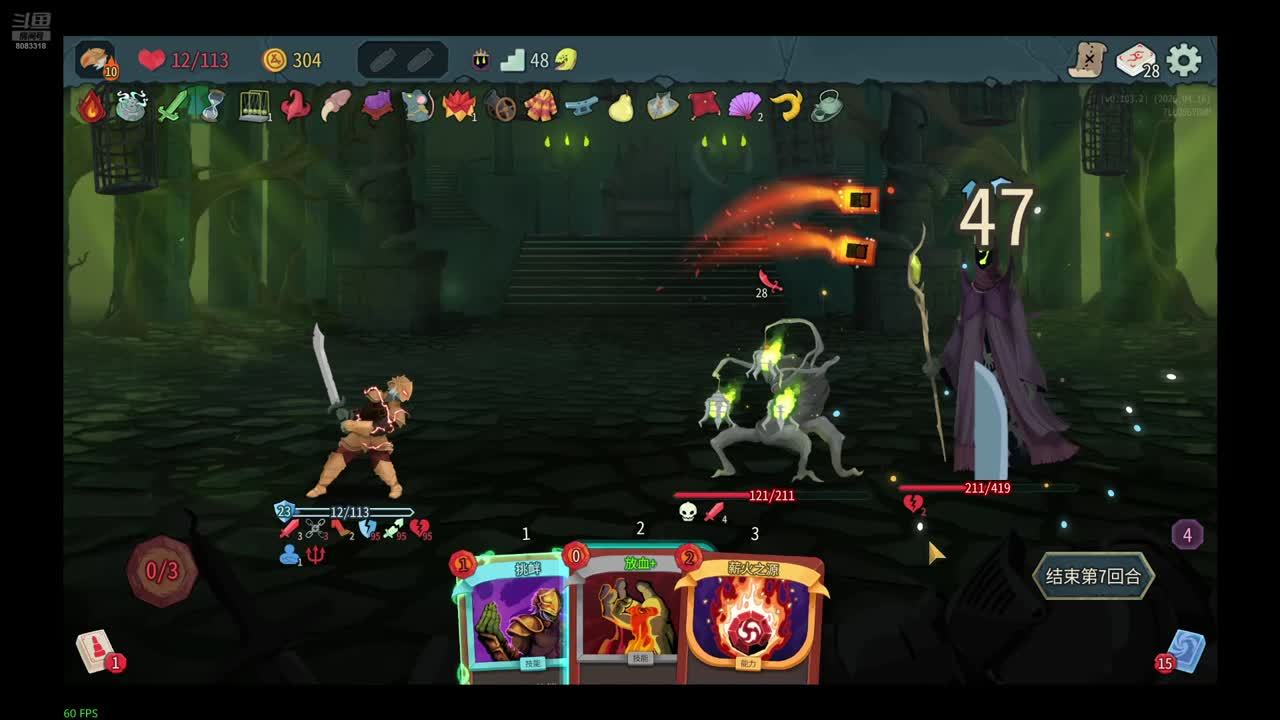
Task: View the full deck of 28 cards
Action: click(x=1136, y=61)
